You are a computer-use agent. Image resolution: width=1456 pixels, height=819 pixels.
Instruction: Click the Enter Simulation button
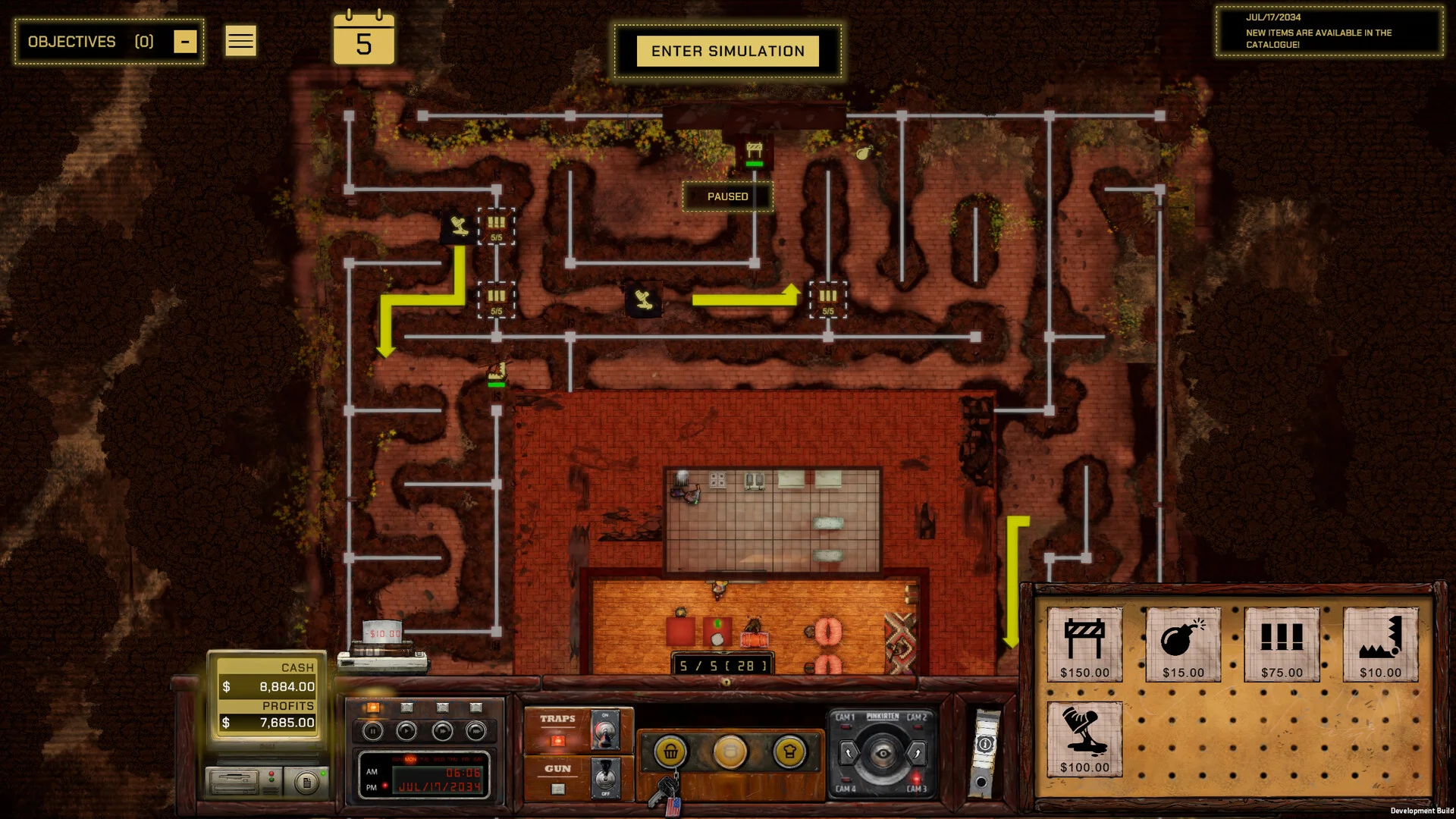pos(727,51)
